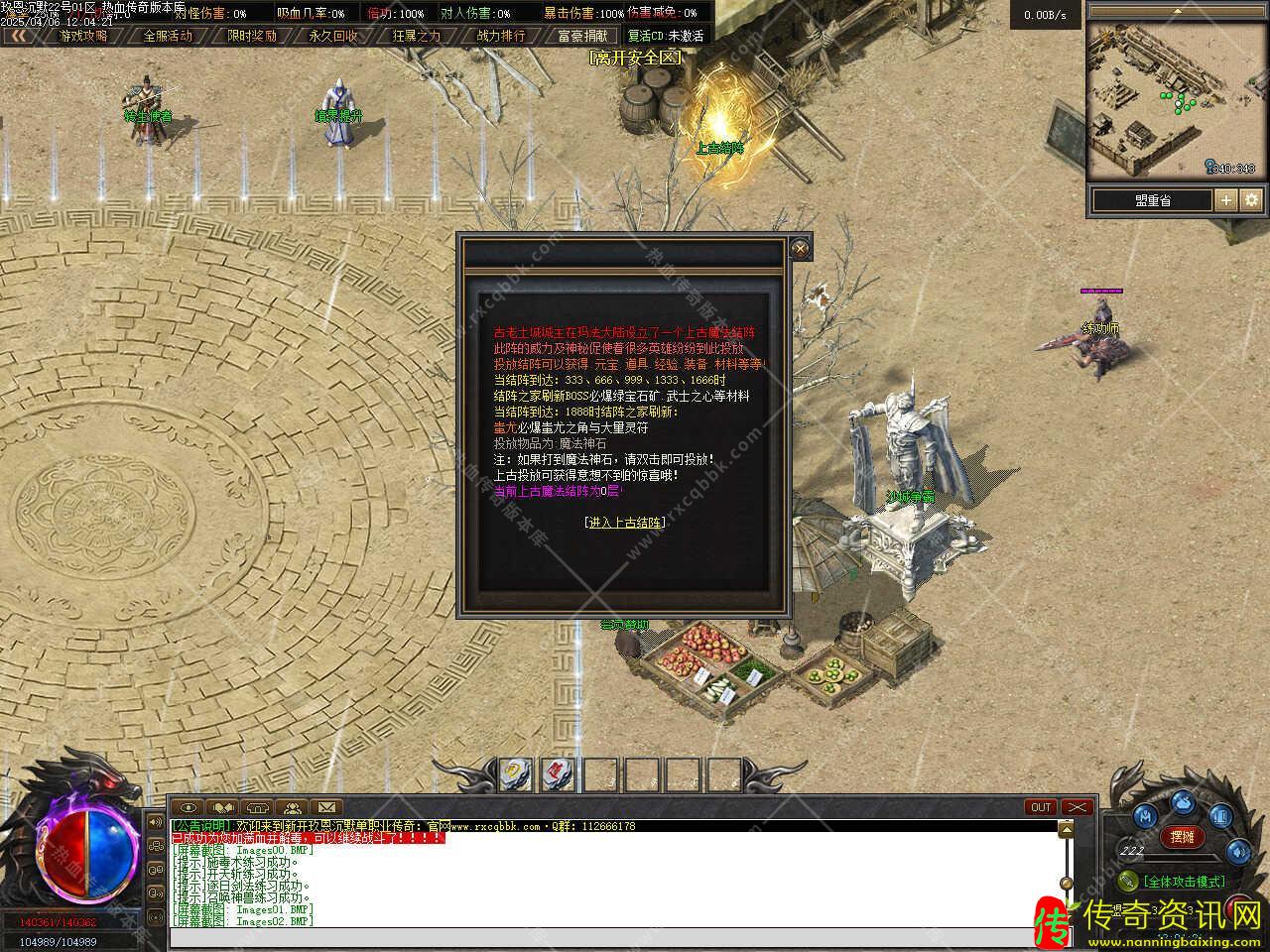Click the minimap plus button

point(1226,200)
